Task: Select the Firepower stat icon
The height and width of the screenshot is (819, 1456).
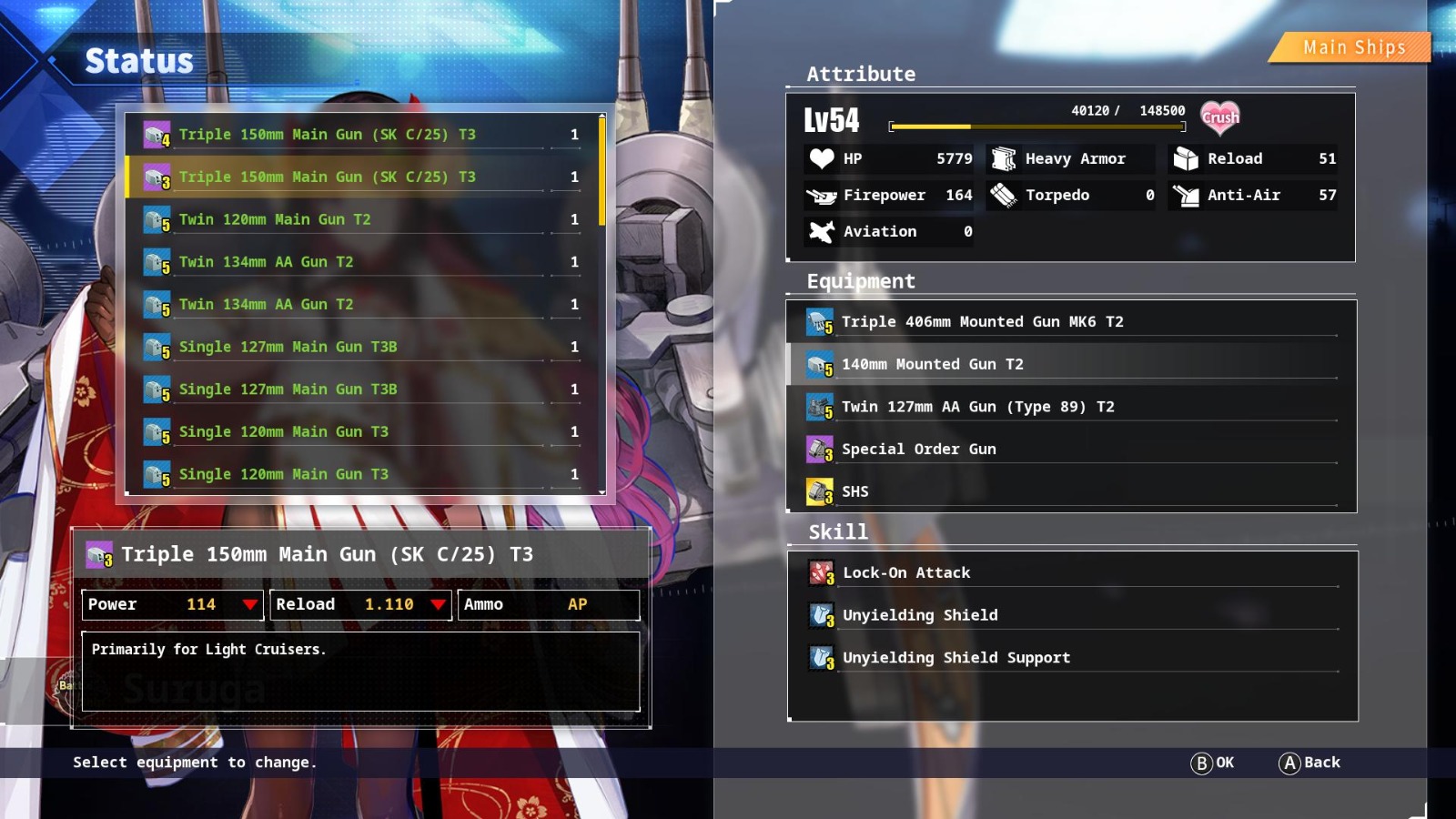Action: 820,195
